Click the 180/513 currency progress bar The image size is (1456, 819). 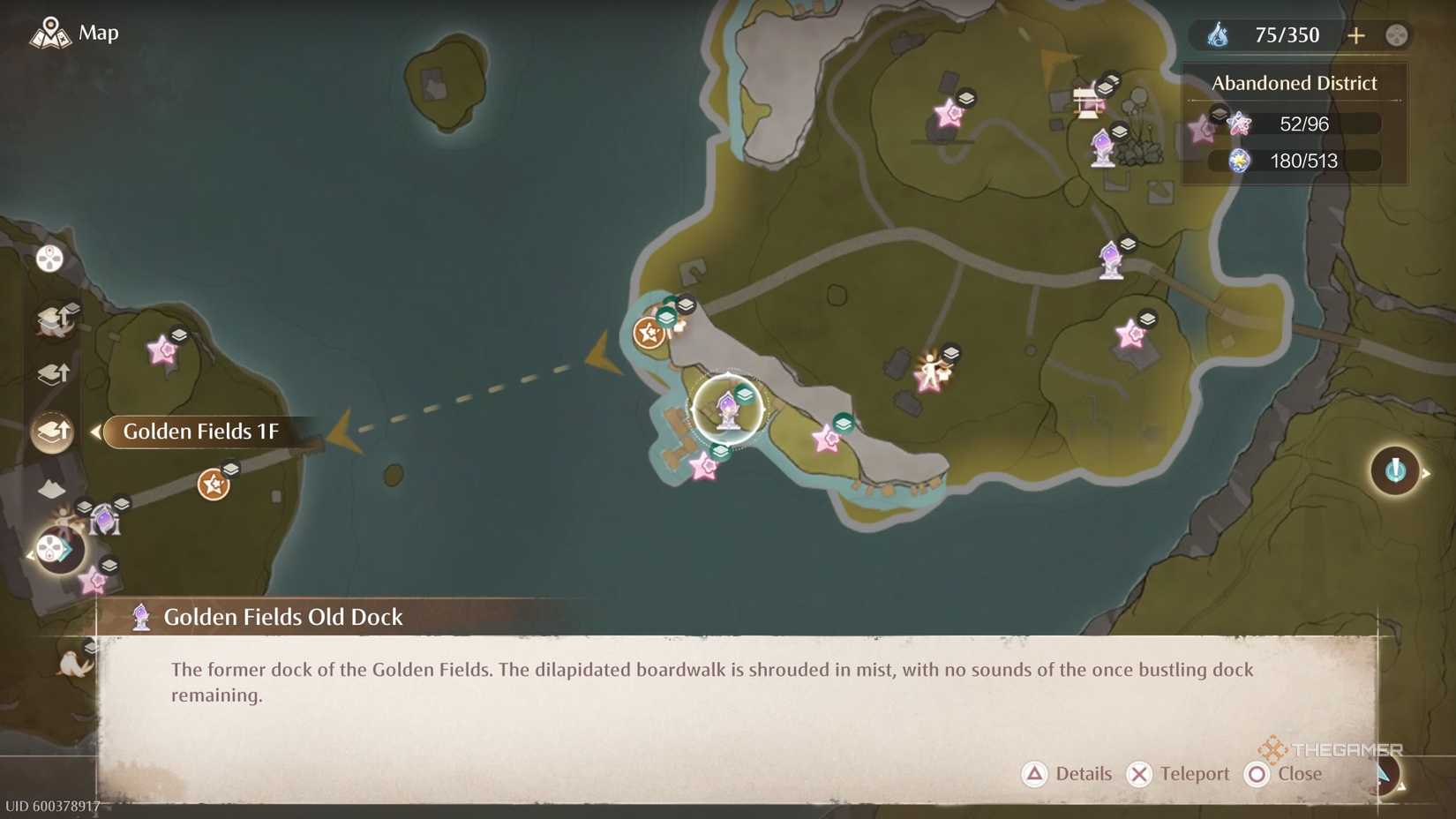(1297, 162)
